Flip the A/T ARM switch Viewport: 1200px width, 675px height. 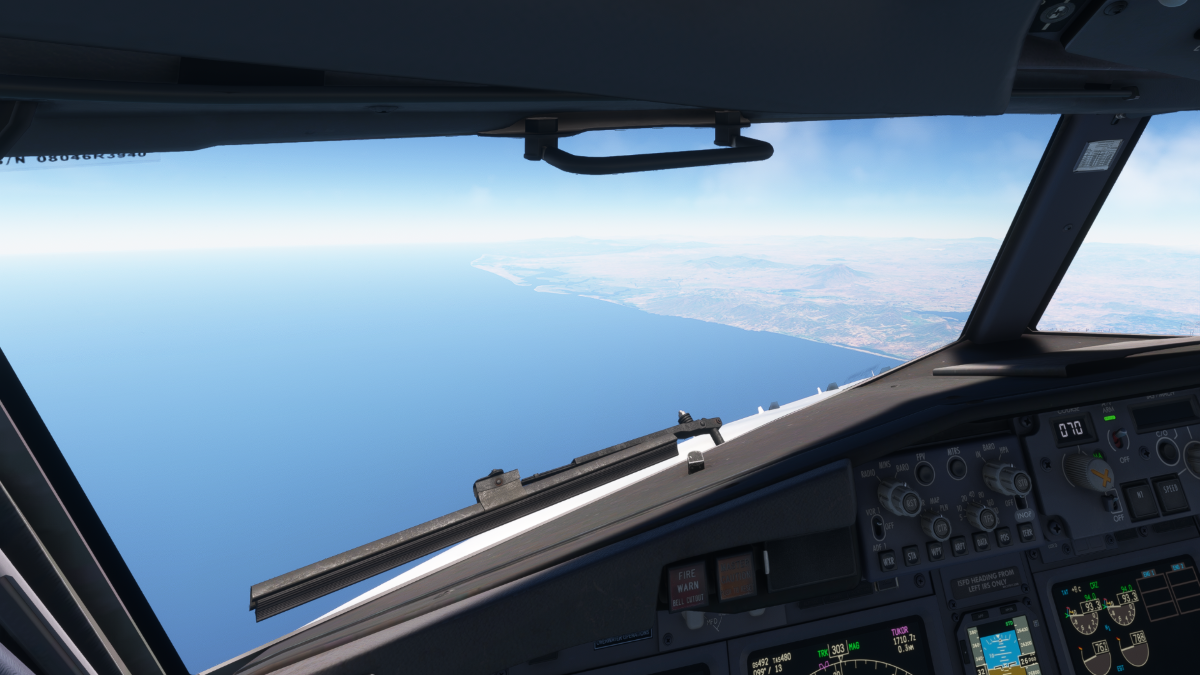point(1119,438)
